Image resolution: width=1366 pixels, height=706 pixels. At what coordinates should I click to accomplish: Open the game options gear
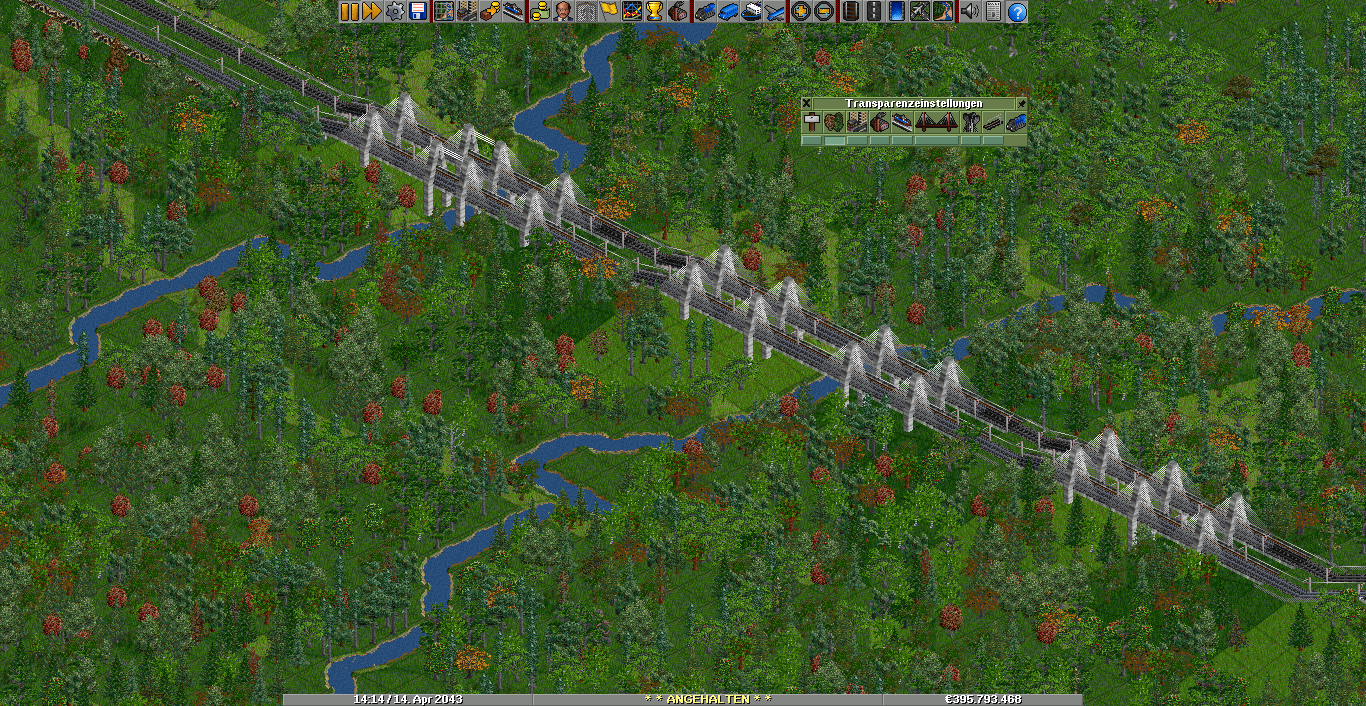(x=395, y=12)
